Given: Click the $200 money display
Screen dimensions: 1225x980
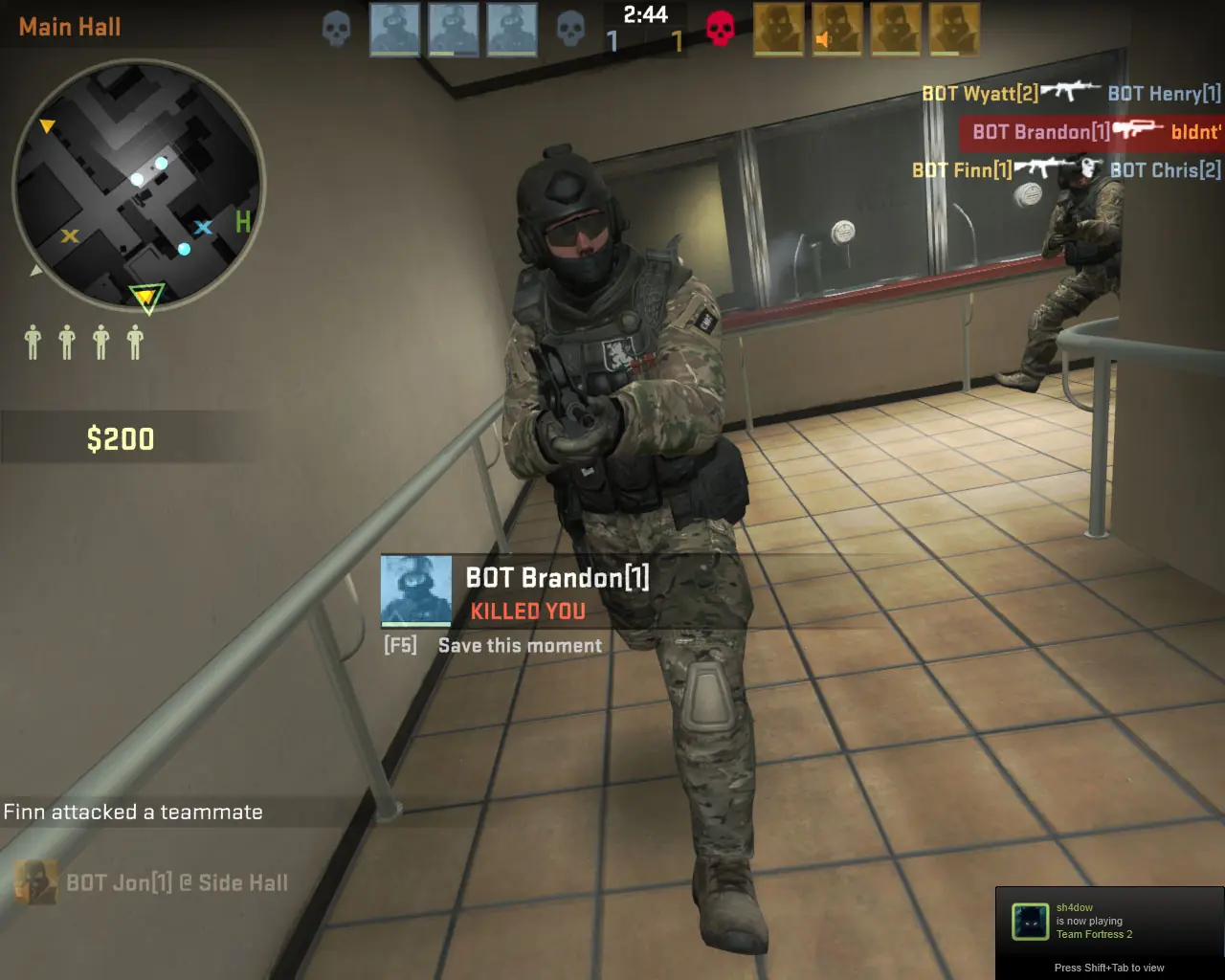Looking at the screenshot, I should click(x=122, y=438).
